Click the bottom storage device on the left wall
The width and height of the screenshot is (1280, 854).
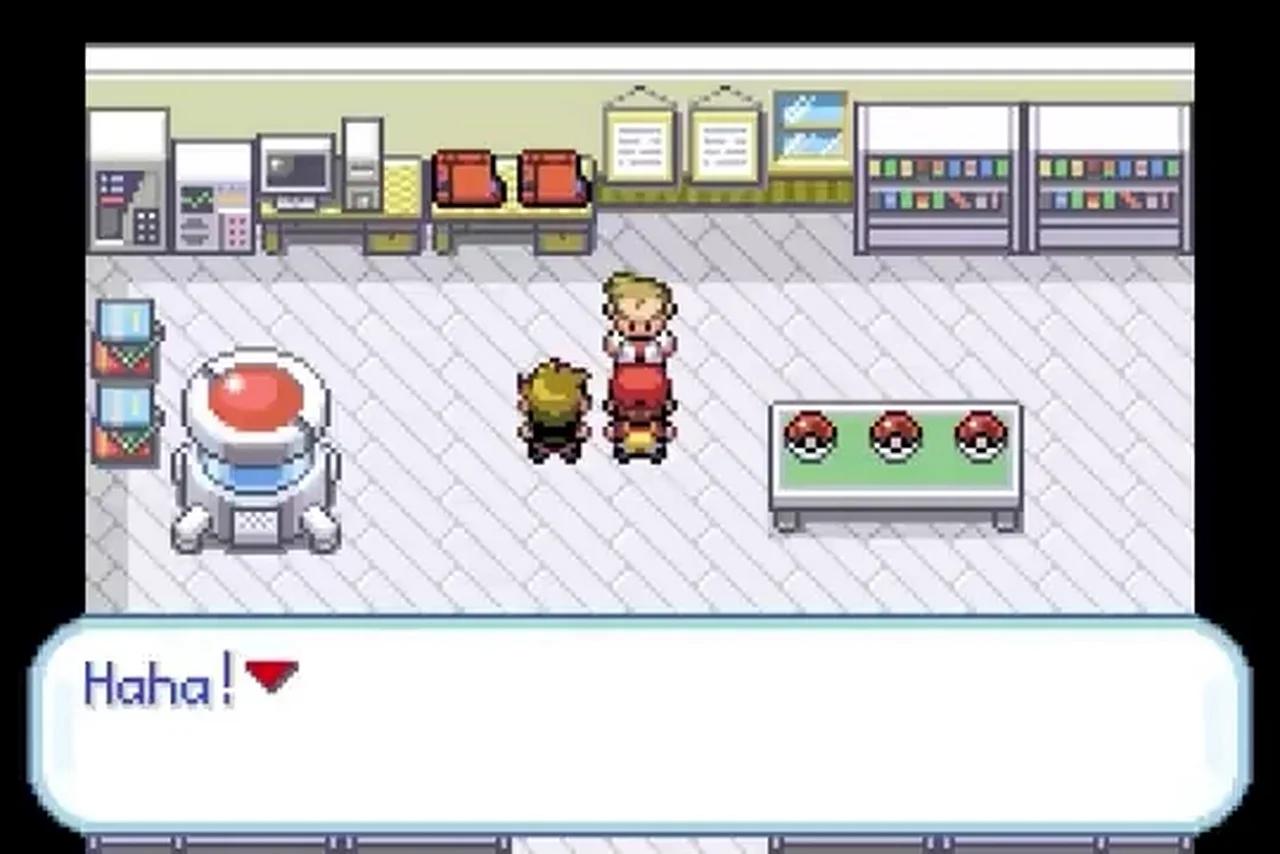click(128, 425)
